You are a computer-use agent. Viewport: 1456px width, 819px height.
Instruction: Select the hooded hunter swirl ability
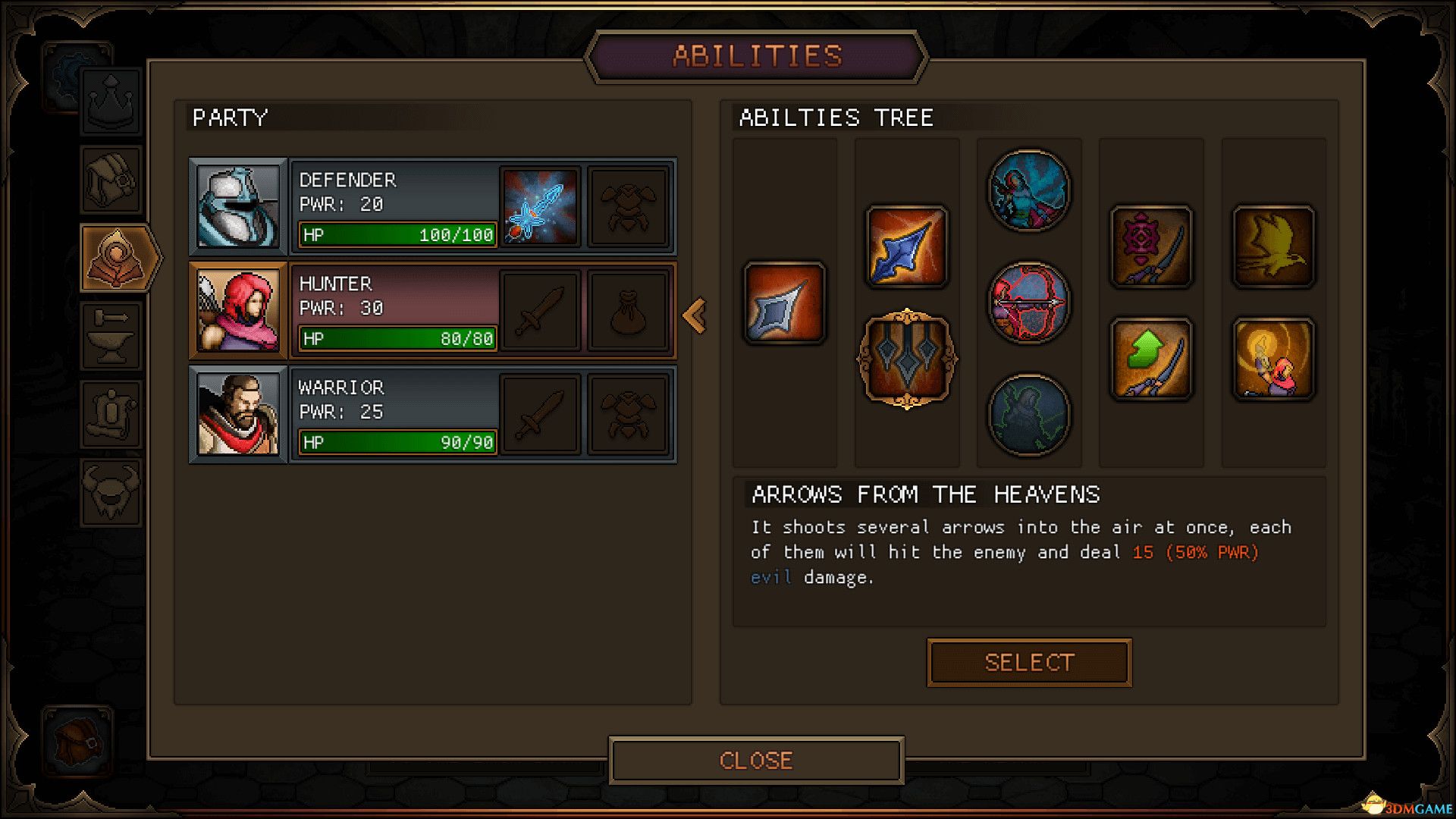(1273, 359)
